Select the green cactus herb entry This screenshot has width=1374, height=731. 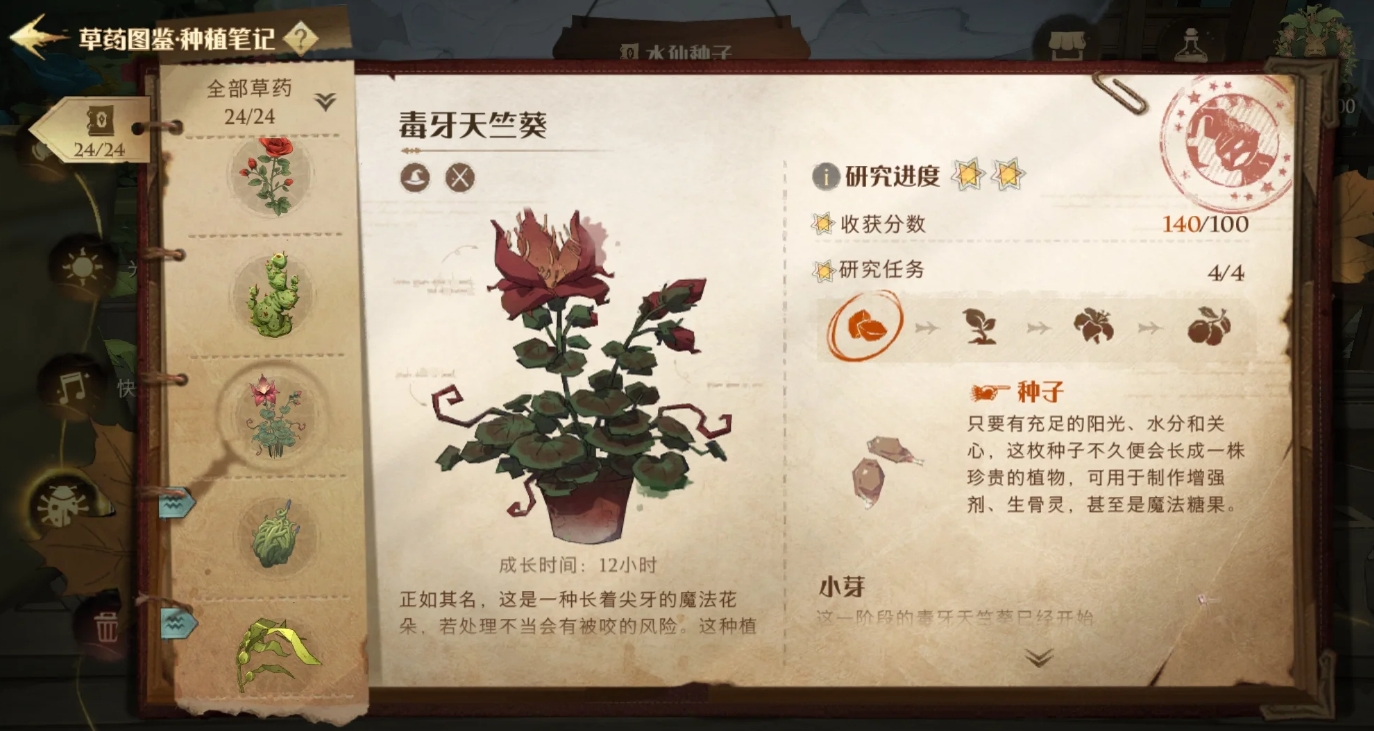(271, 292)
